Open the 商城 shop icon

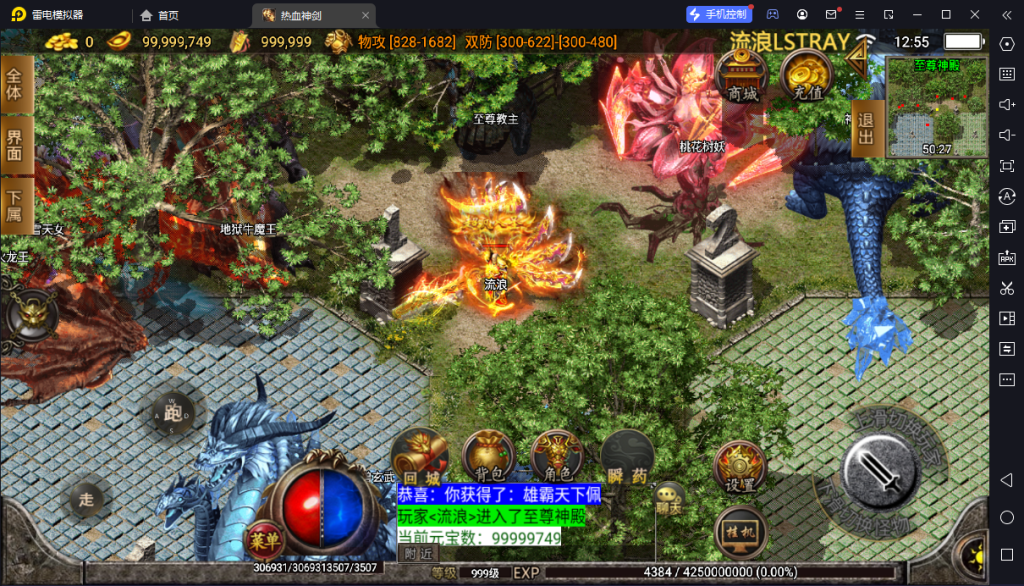pyautogui.click(x=742, y=76)
